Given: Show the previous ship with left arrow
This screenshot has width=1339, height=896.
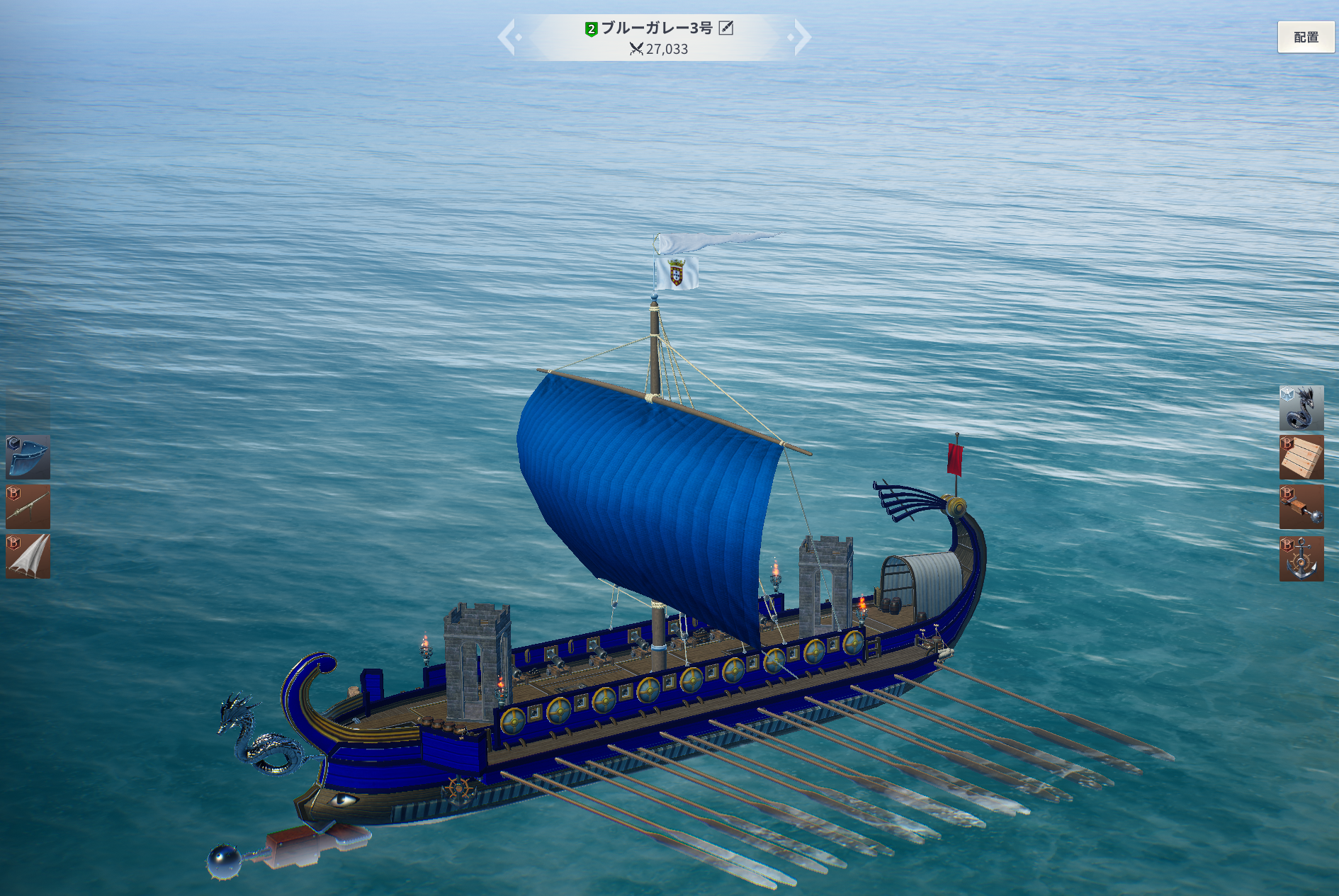Looking at the screenshot, I should pyautogui.click(x=507, y=37).
